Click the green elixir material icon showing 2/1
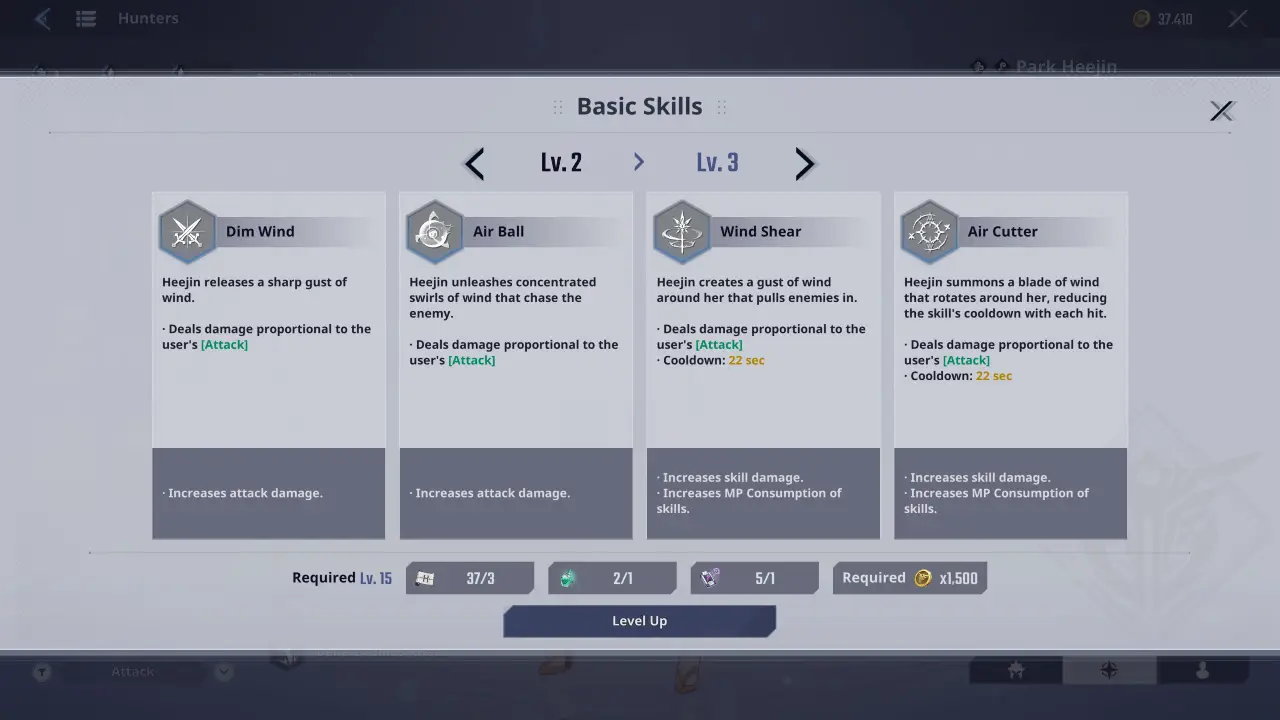 click(567, 577)
